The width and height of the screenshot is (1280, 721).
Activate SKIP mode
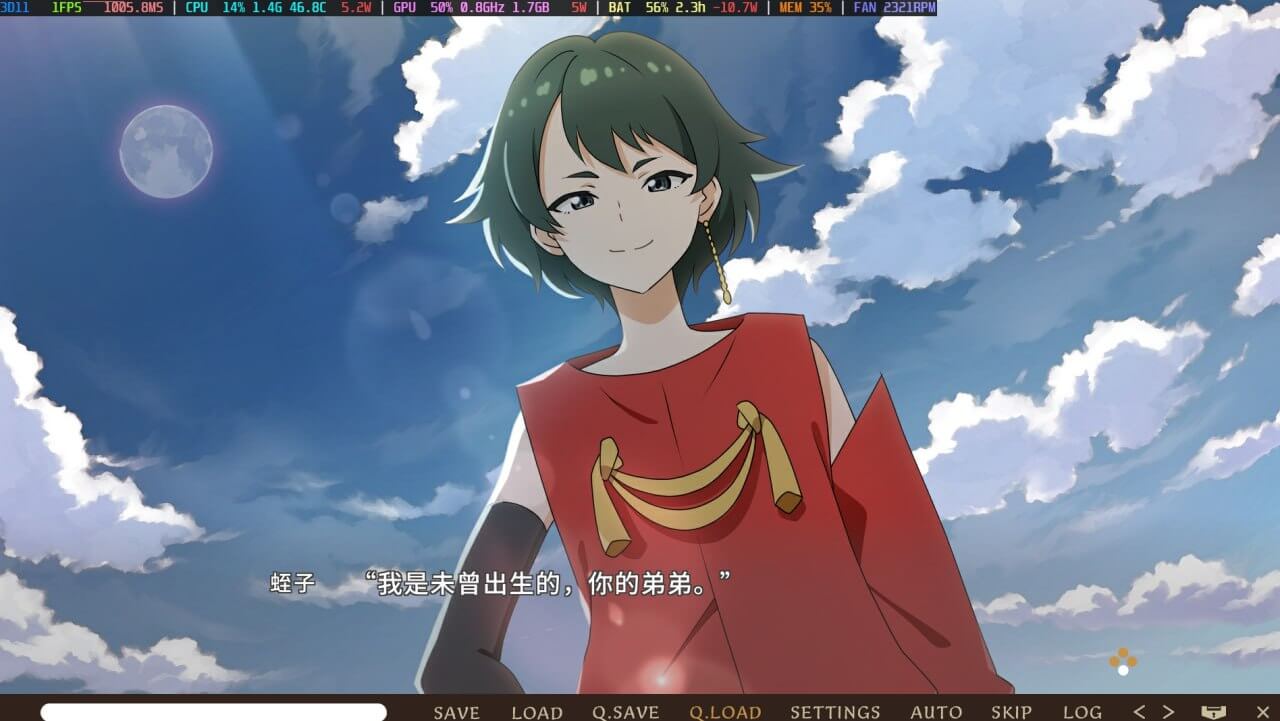tap(1011, 712)
